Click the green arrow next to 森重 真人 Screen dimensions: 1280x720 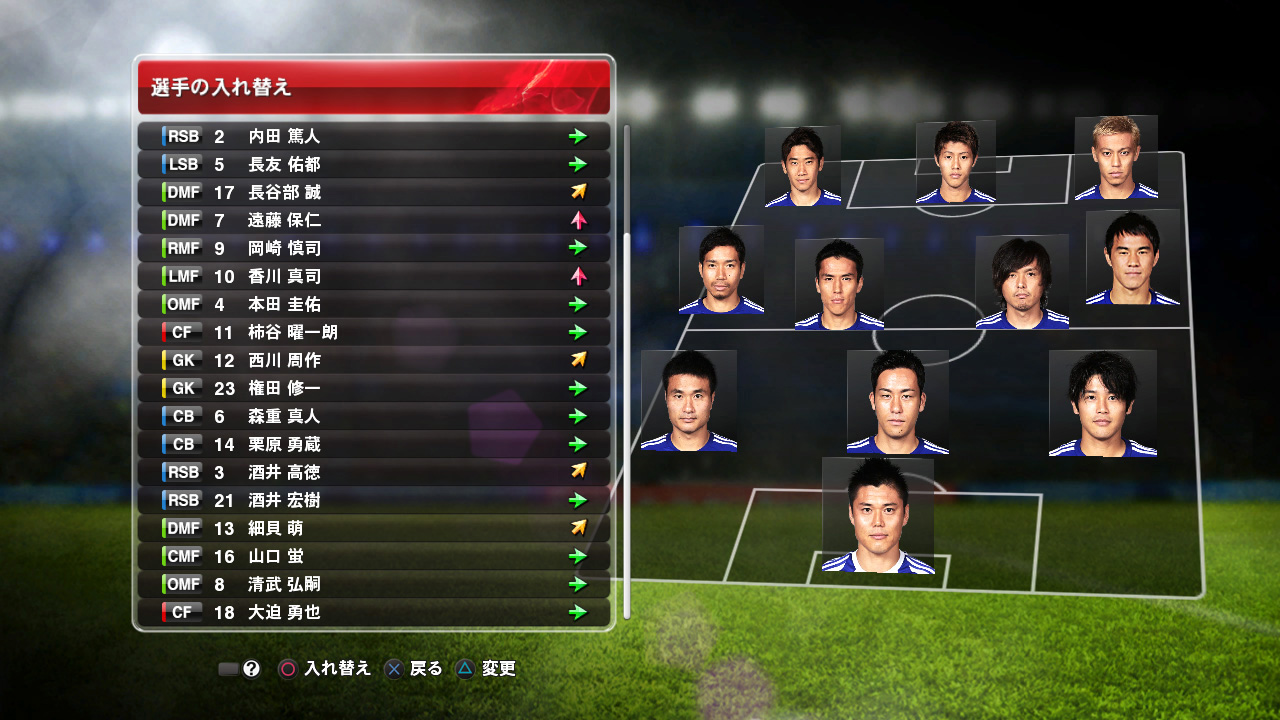[x=578, y=417]
